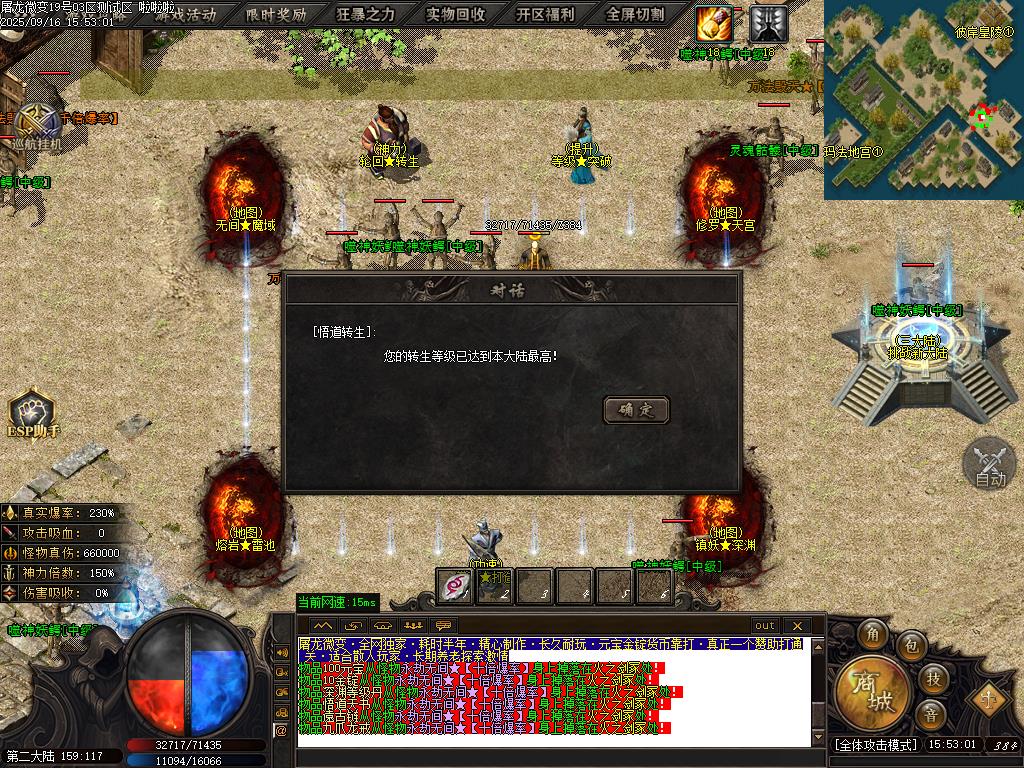Open the 开区福利 server welfare menu
1024x768 pixels.
click(x=546, y=14)
